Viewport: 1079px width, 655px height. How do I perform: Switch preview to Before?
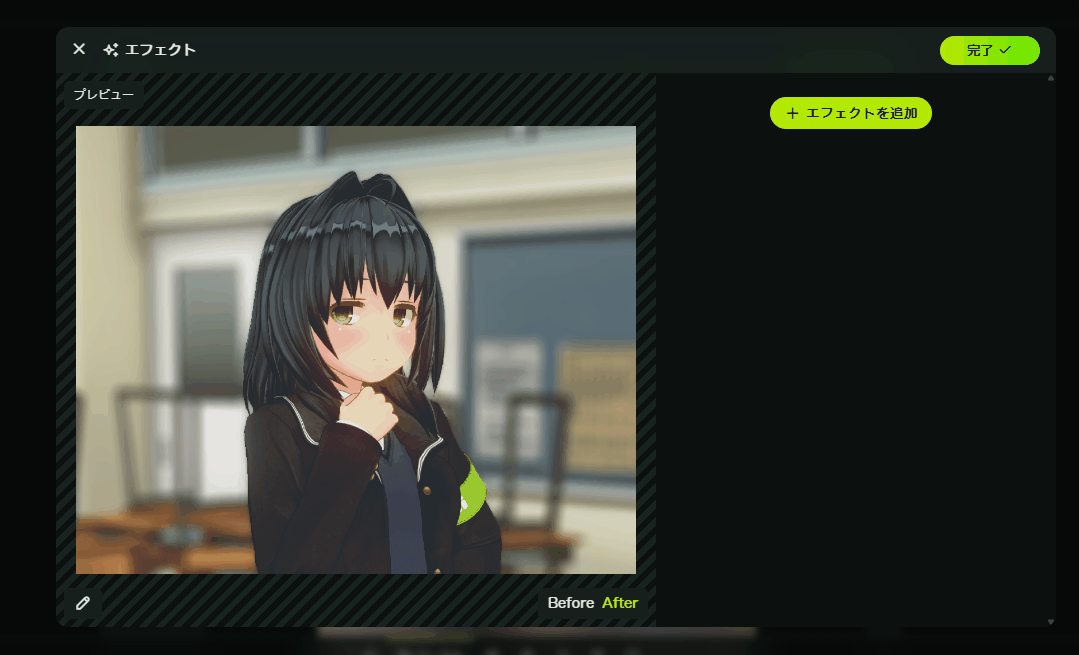click(570, 603)
